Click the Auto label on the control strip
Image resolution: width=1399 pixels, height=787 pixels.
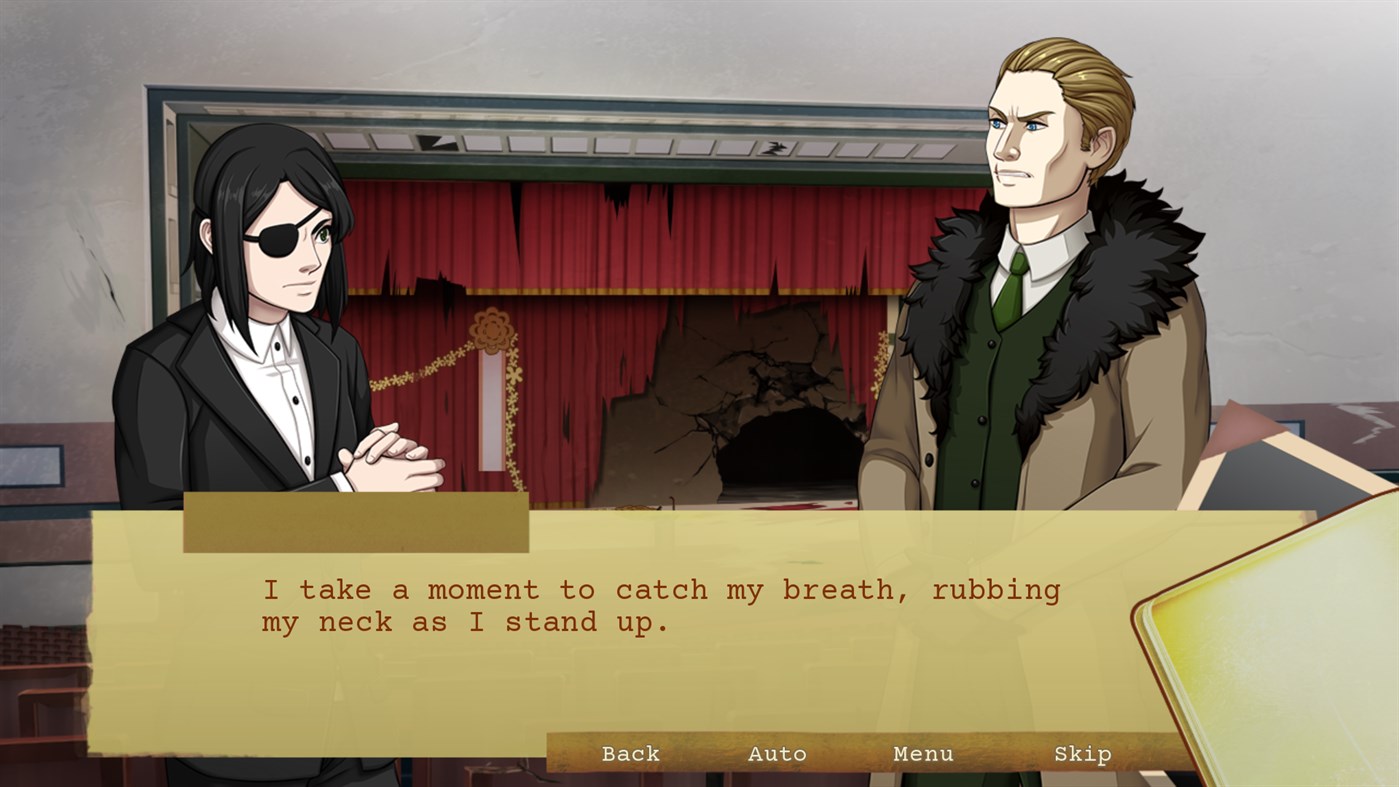pos(778,754)
